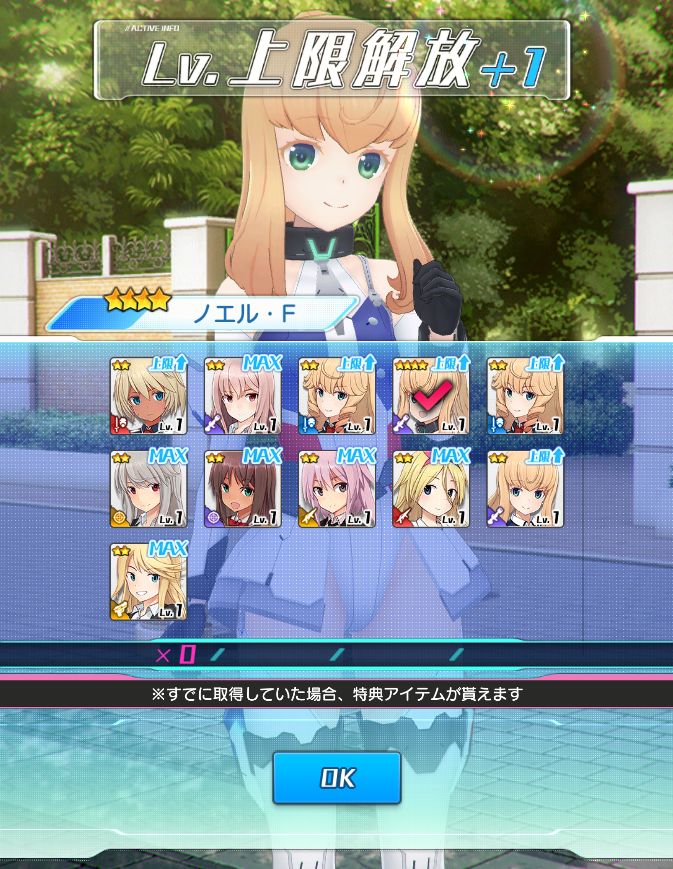Pick the silver-haired girl card
This screenshot has width=673, height=869.
(148, 489)
